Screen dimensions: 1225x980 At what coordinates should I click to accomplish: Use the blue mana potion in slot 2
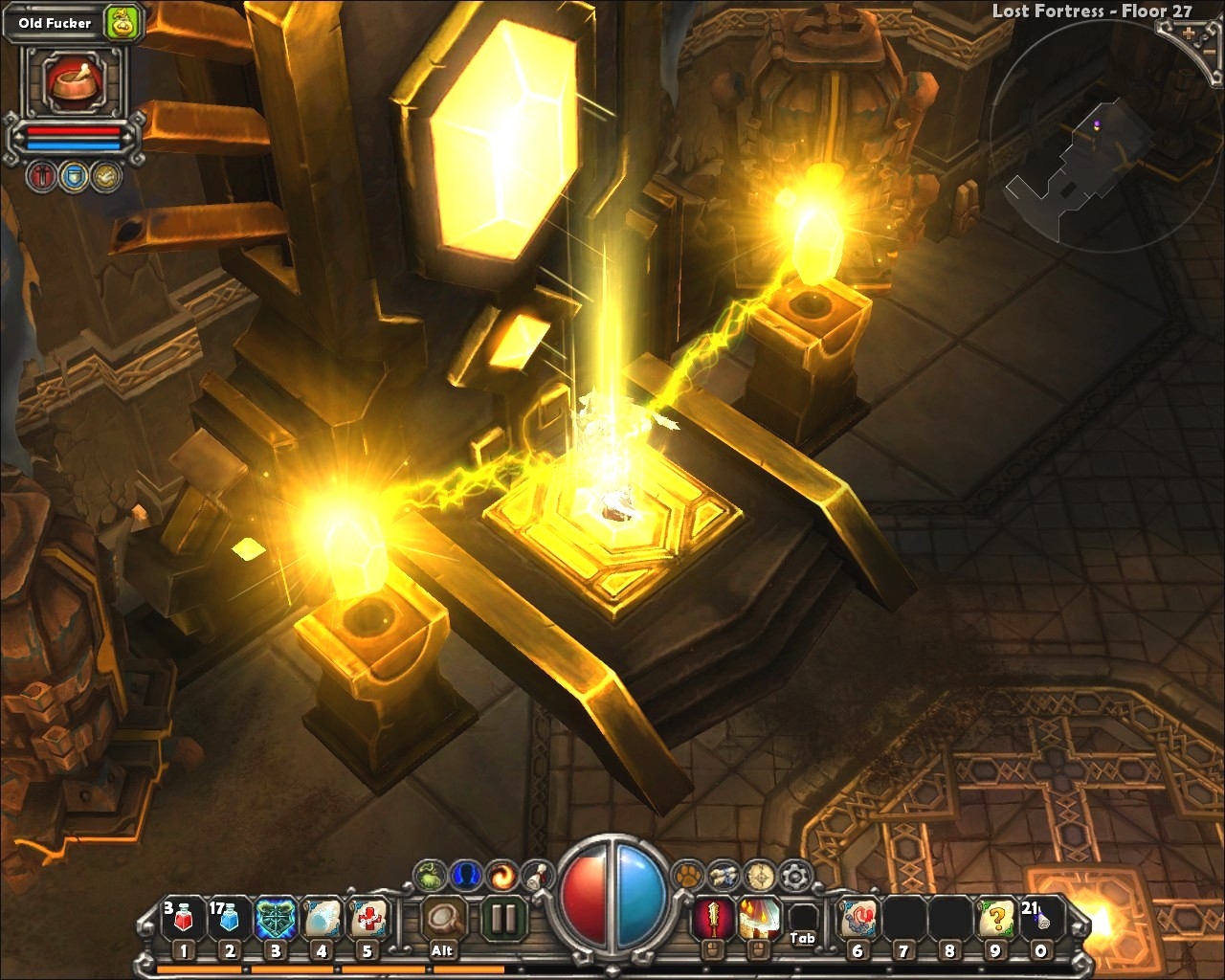coord(230,920)
